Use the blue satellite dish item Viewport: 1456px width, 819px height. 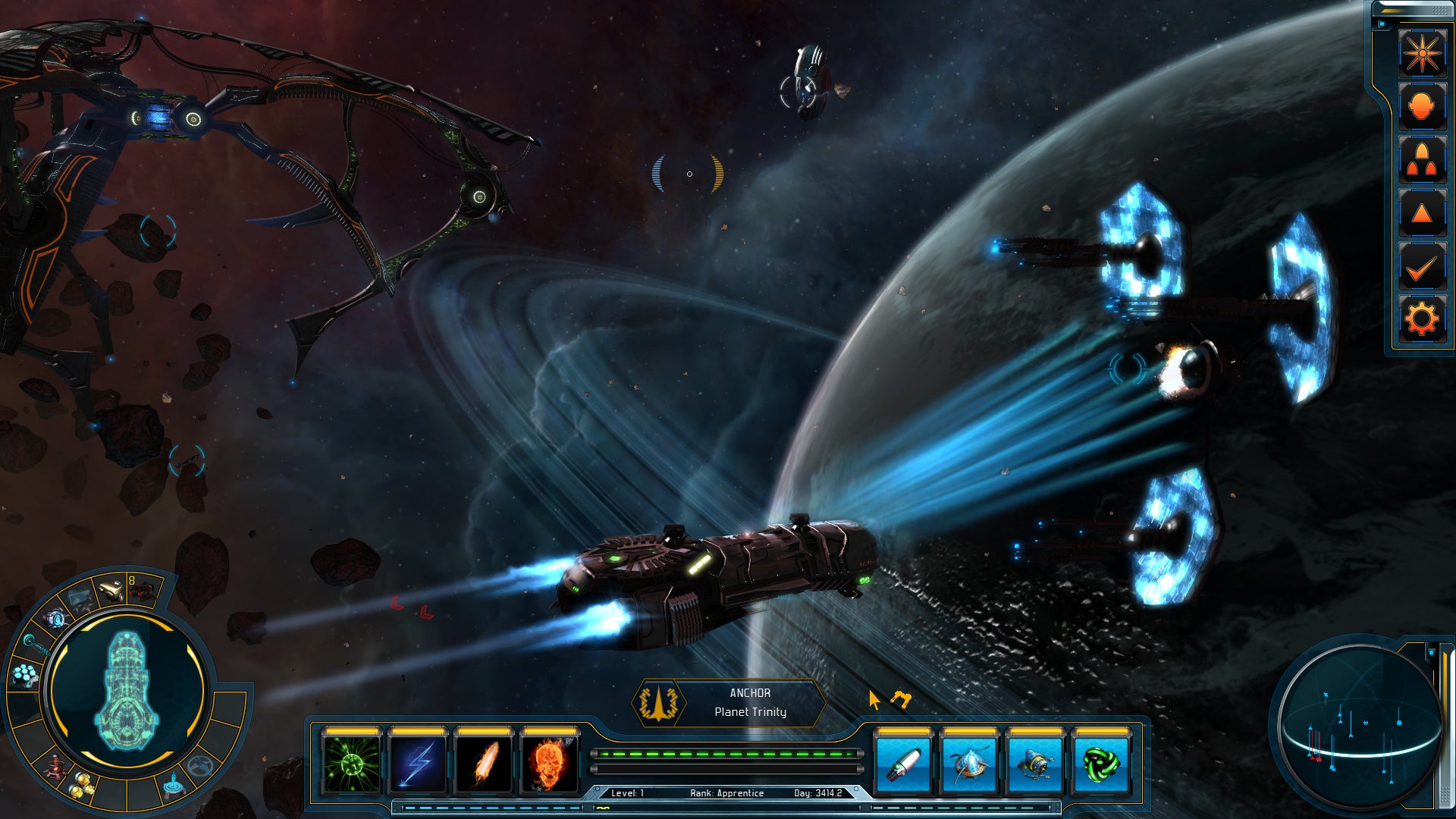point(969,764)
